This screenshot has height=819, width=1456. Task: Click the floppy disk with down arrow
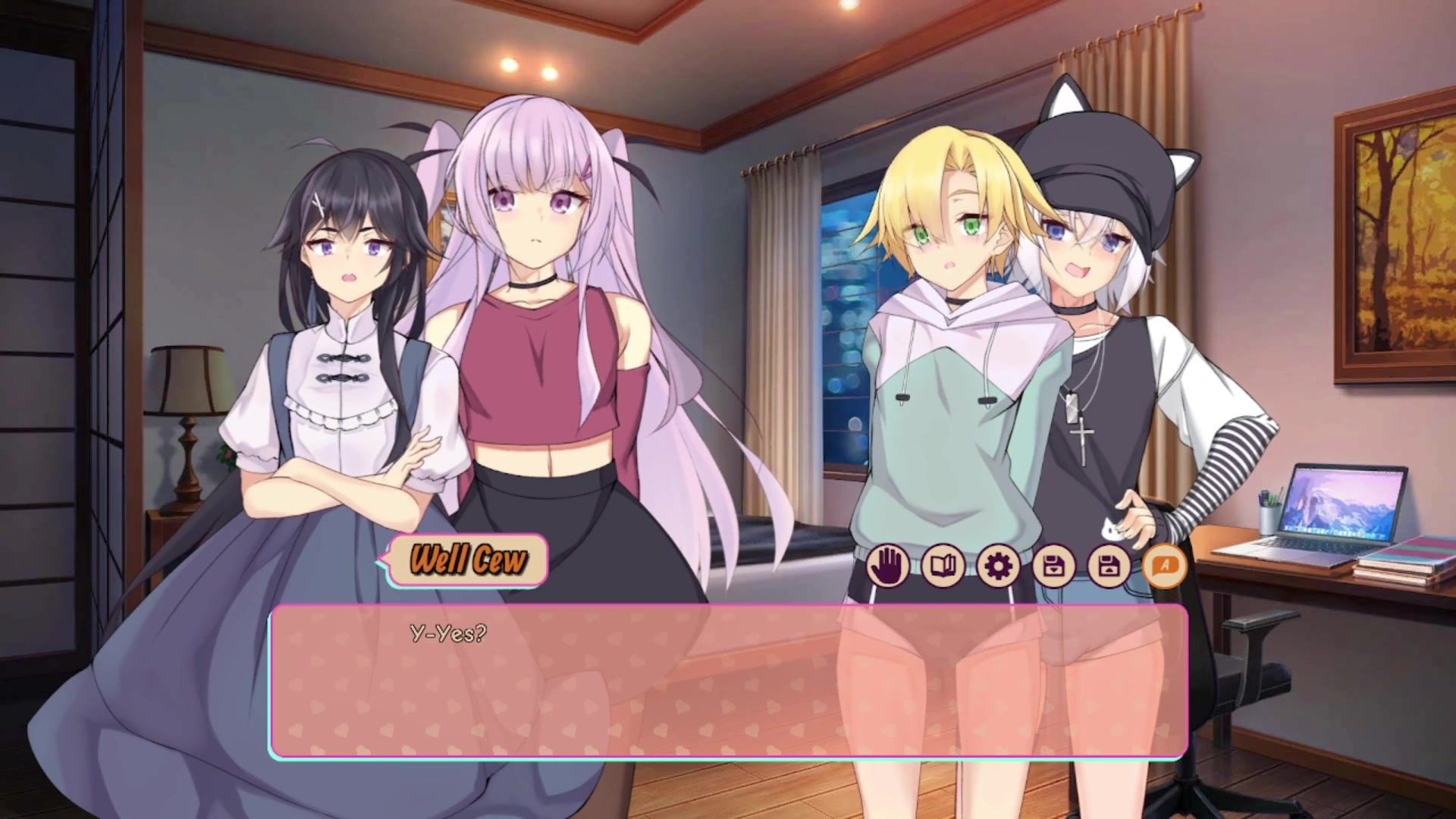point(1054,566)
